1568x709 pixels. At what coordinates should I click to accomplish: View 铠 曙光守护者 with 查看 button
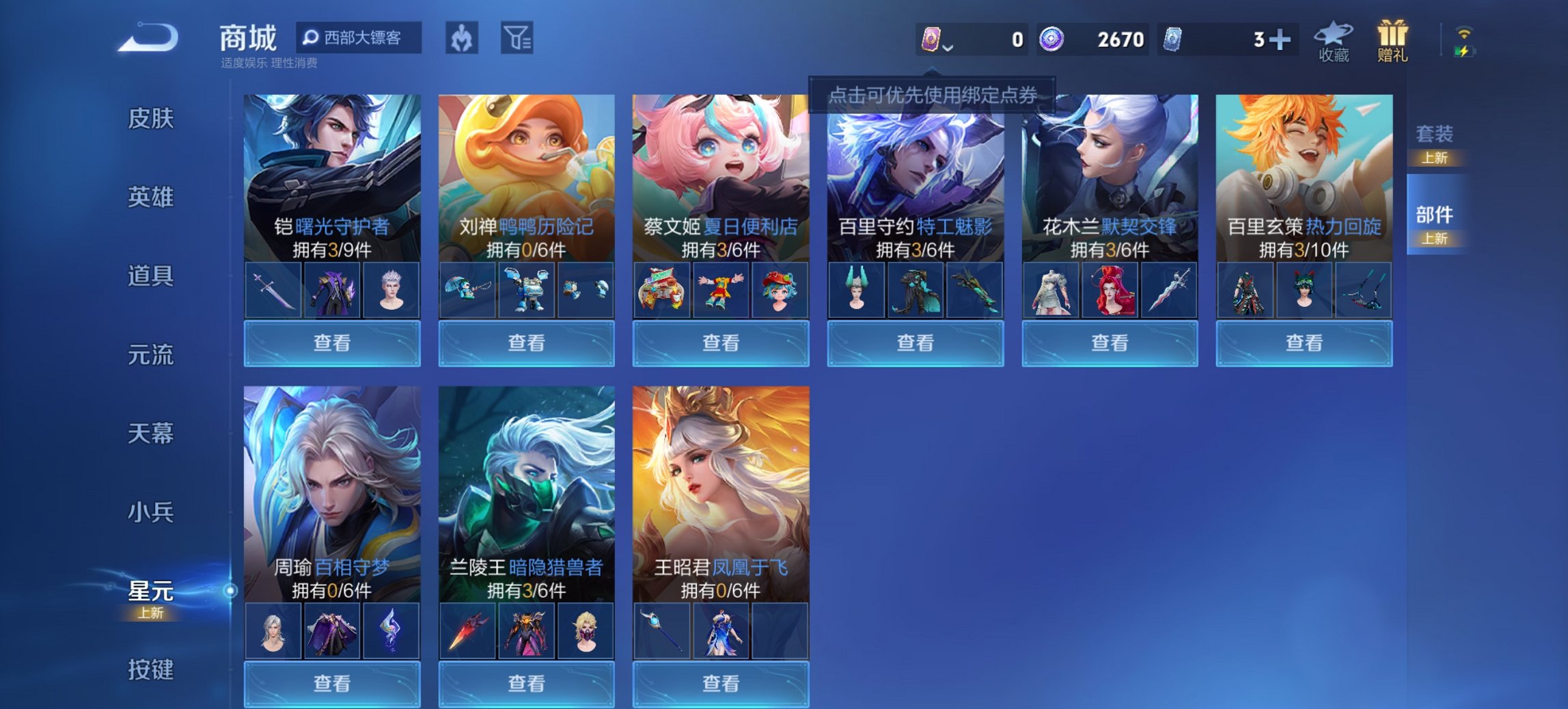[x=331, y=342]
